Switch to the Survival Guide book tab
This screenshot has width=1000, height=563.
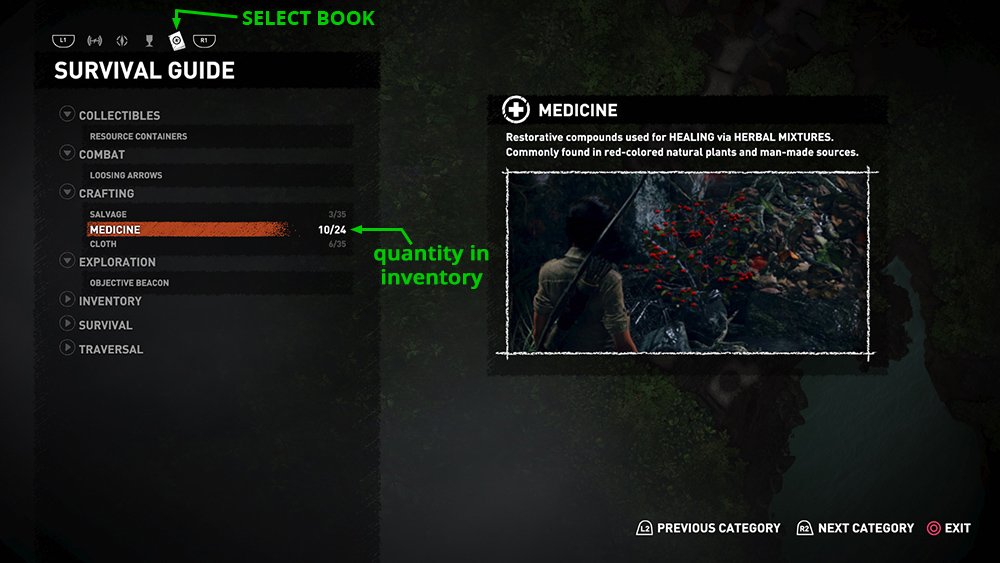pyautogui.click(x=176, y=41)
